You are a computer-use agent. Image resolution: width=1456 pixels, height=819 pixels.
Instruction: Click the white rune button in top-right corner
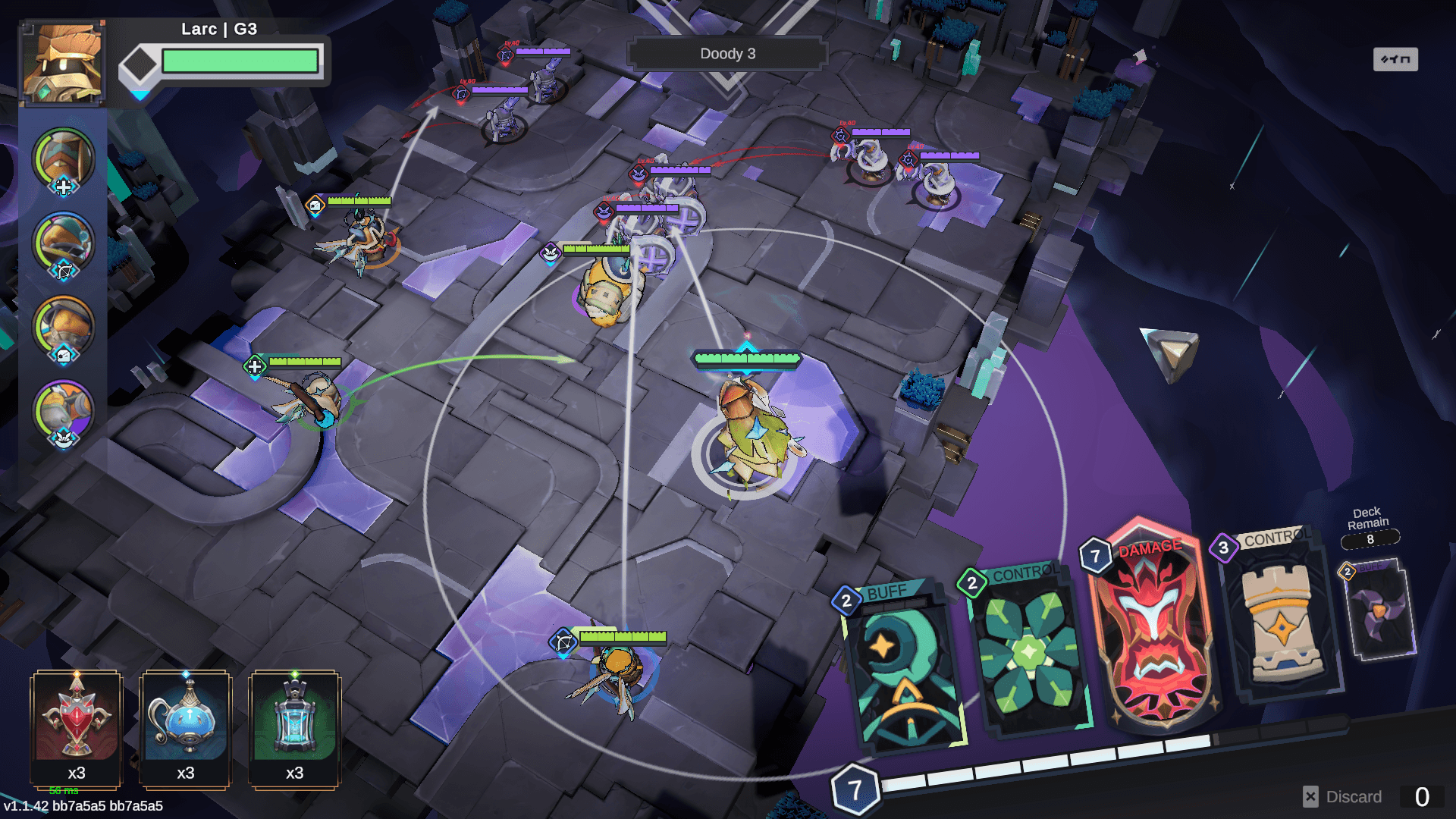point(1397,58)
